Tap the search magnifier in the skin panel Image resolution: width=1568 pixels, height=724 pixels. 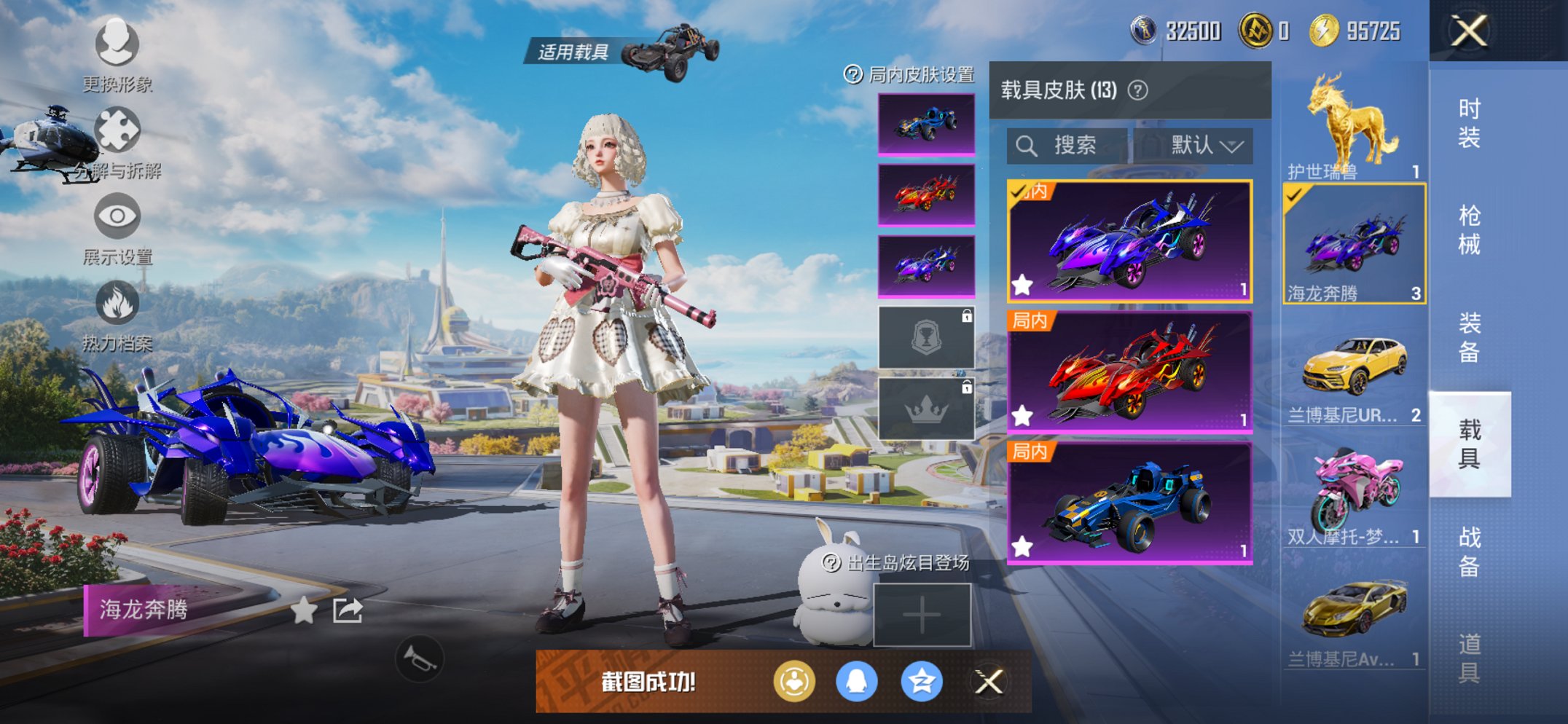click(1027, 145)
